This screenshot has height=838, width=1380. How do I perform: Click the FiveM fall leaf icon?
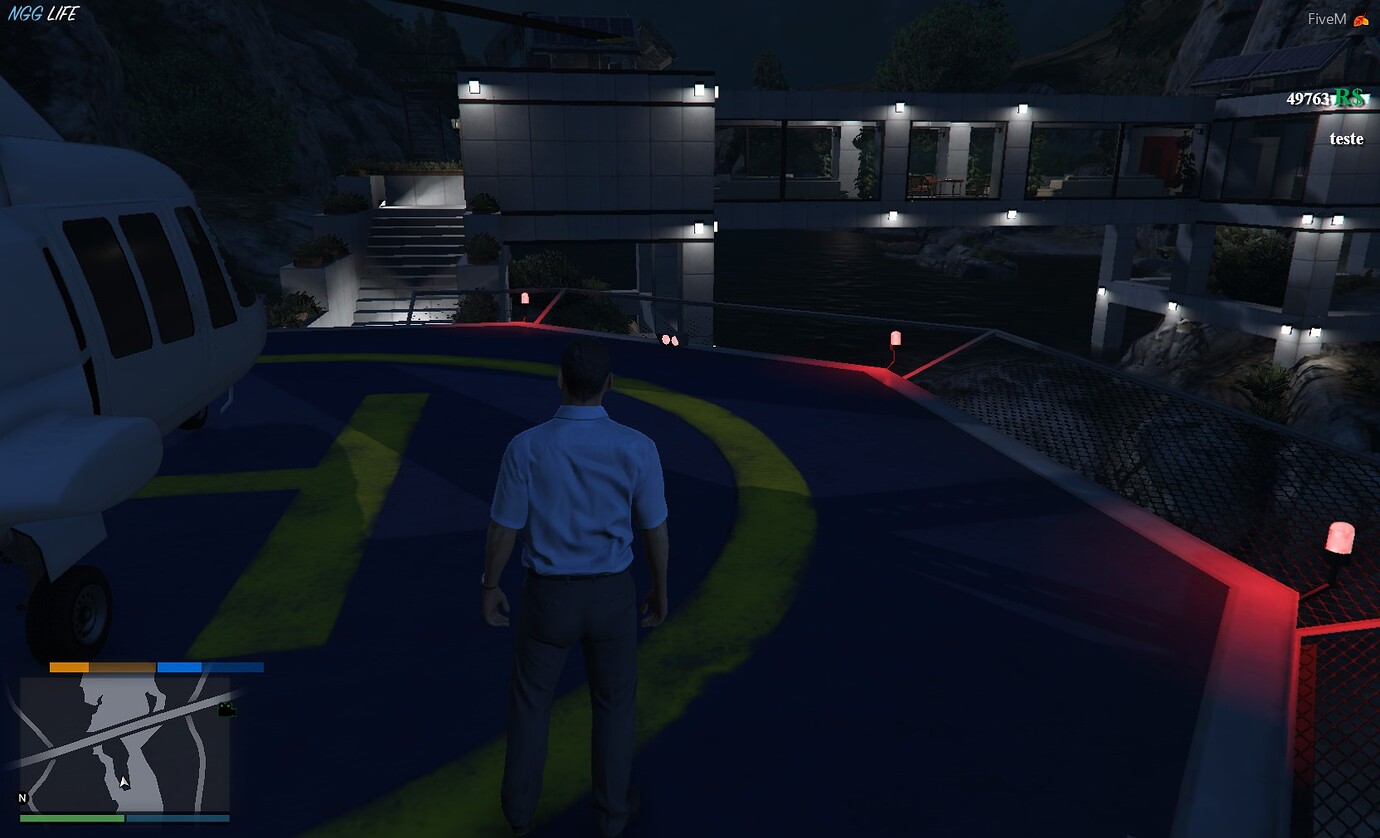coord(1362,19)
